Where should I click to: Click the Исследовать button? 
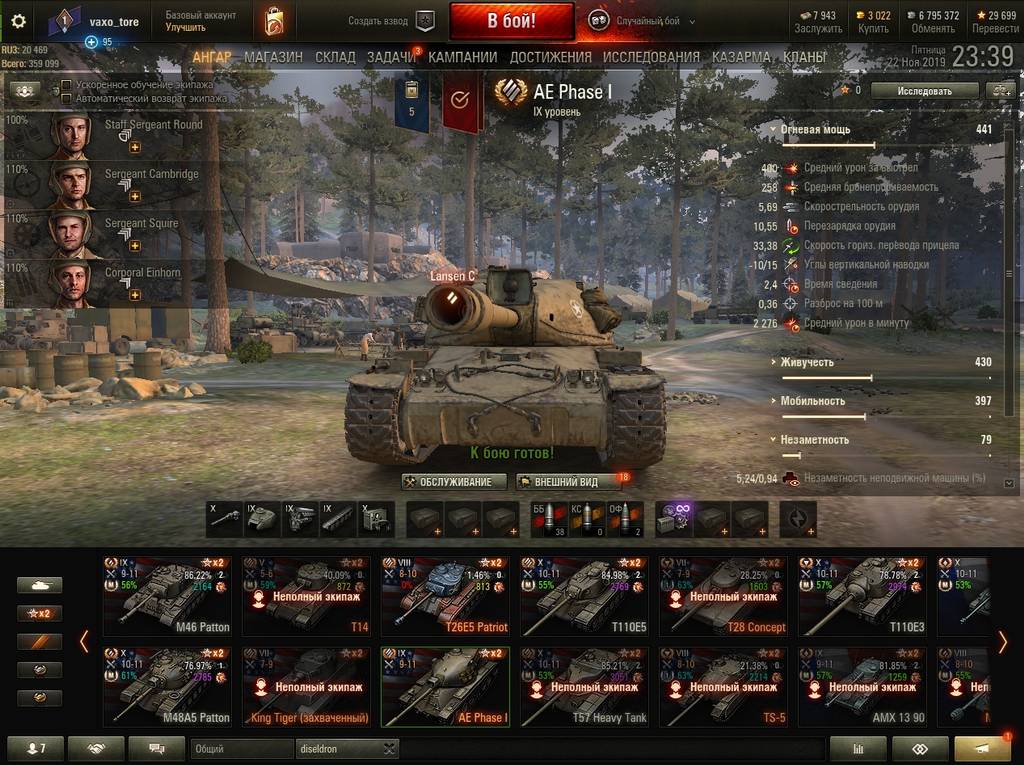point(923,90)
